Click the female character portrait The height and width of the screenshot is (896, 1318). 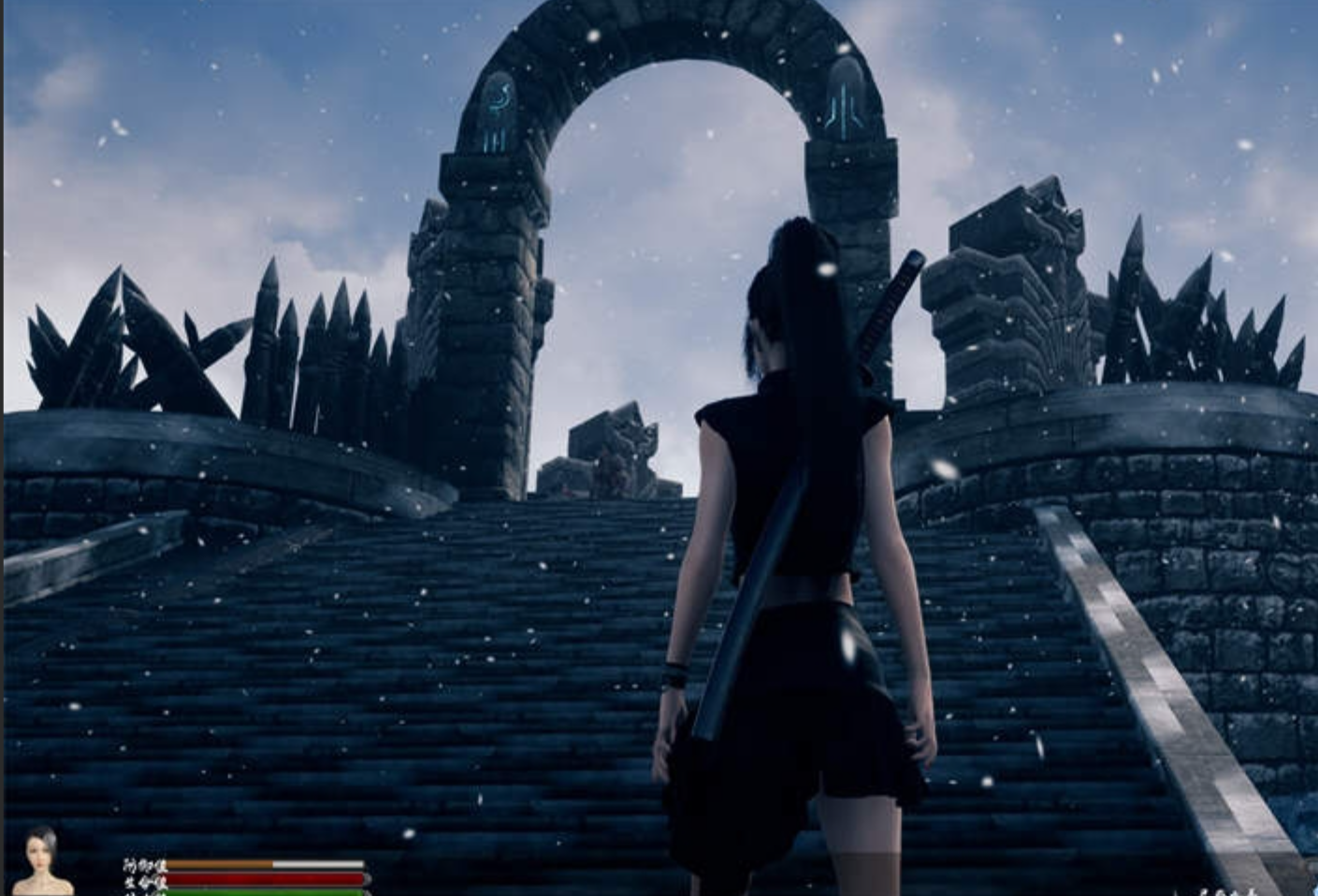[42, 860]
